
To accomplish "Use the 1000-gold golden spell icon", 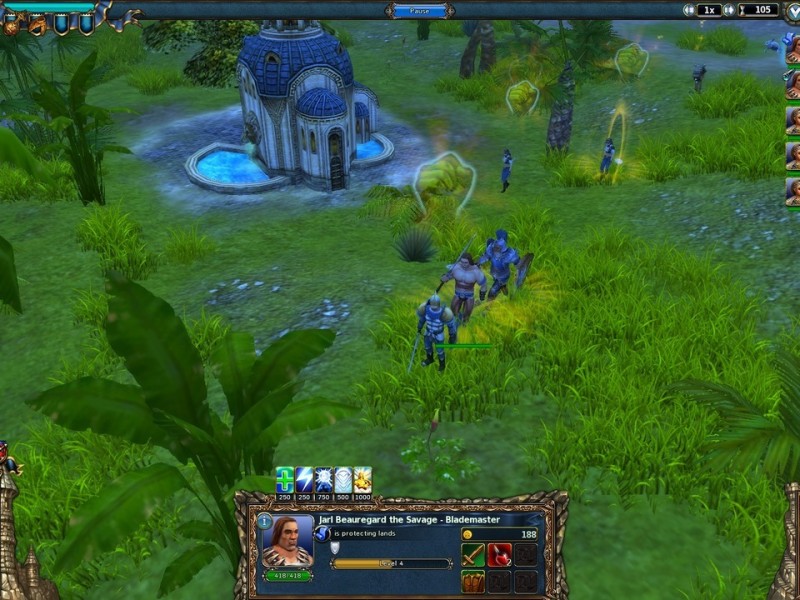I will point(362,479).
